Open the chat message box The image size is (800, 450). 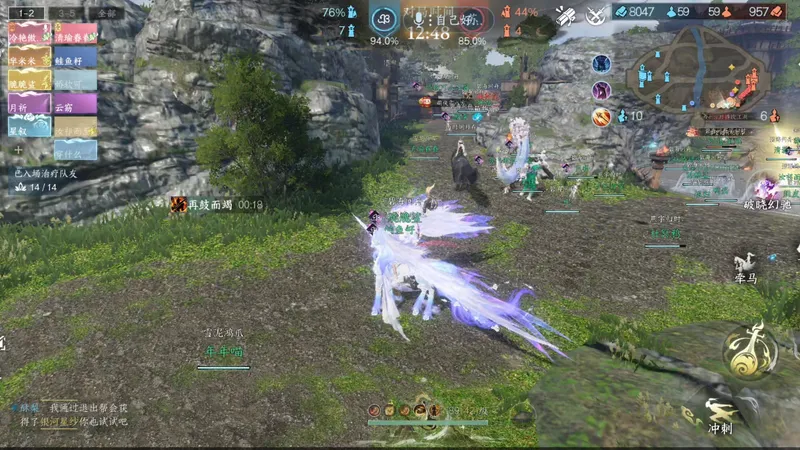pos(75,414)
